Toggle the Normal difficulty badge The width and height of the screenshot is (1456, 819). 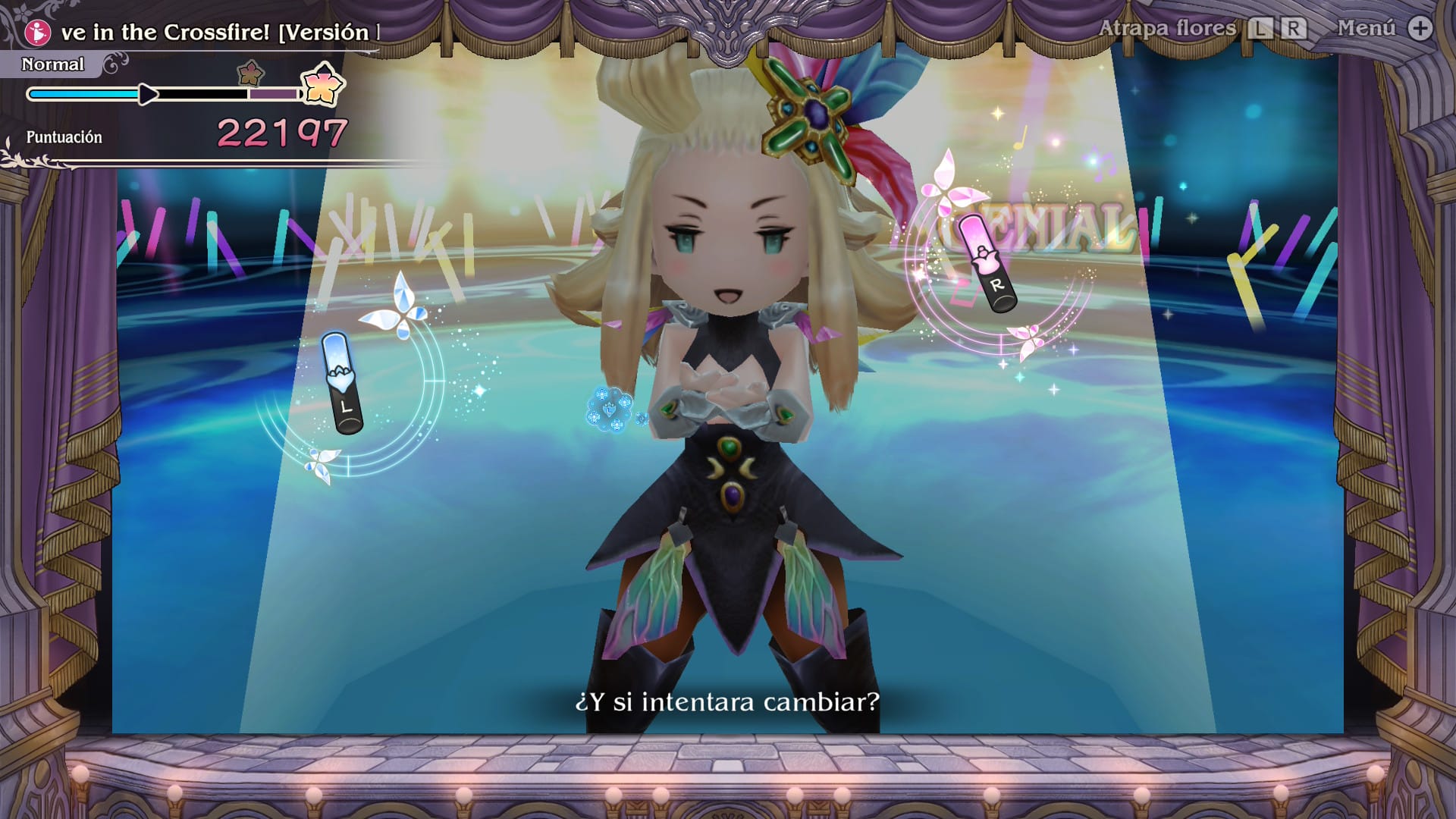[52, 64]
